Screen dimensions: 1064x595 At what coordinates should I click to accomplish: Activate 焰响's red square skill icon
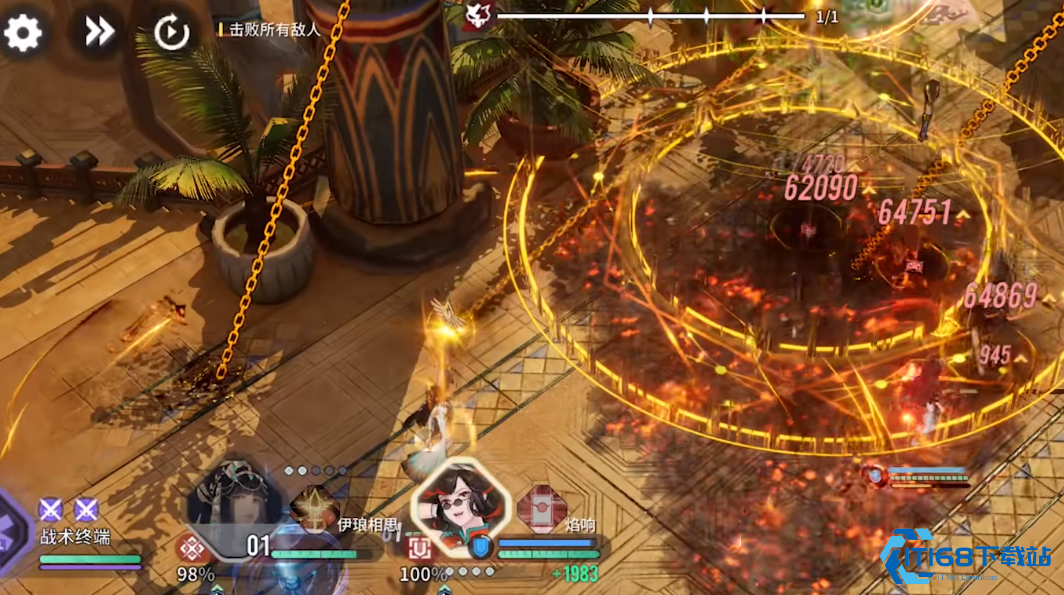point(418,547)
